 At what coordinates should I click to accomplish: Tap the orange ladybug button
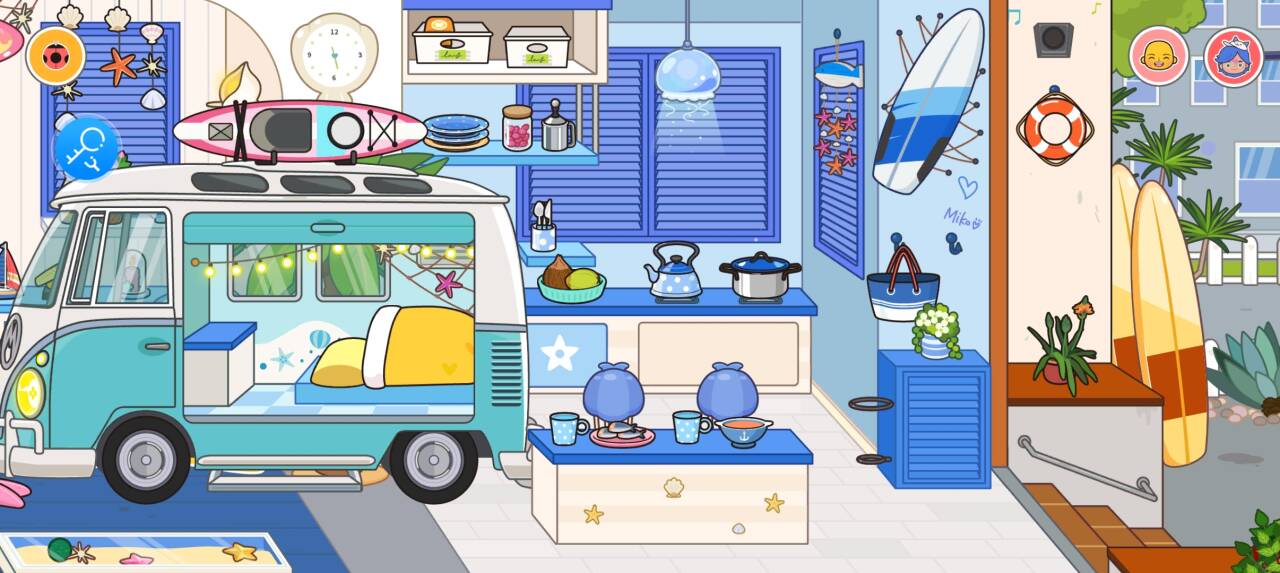tap(55, 55)
